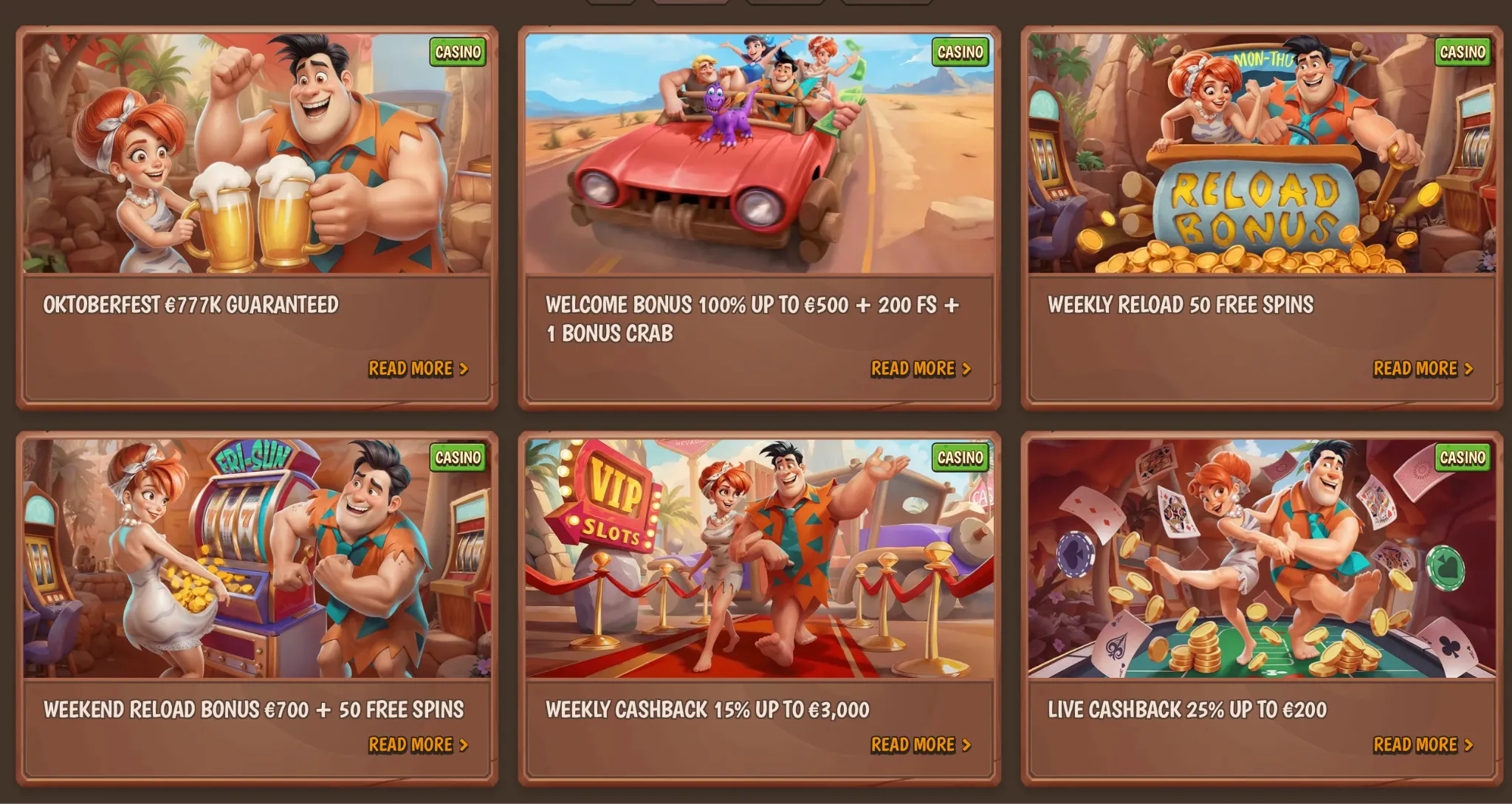Click the CASINO badge on the Oktoberfest card

coord(457,52)
